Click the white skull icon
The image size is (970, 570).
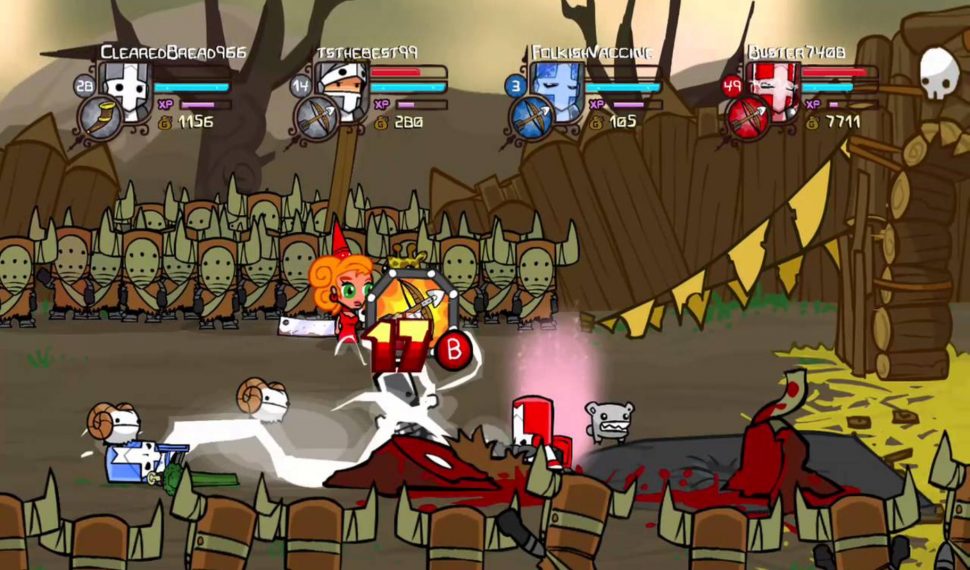coord(939,72)
